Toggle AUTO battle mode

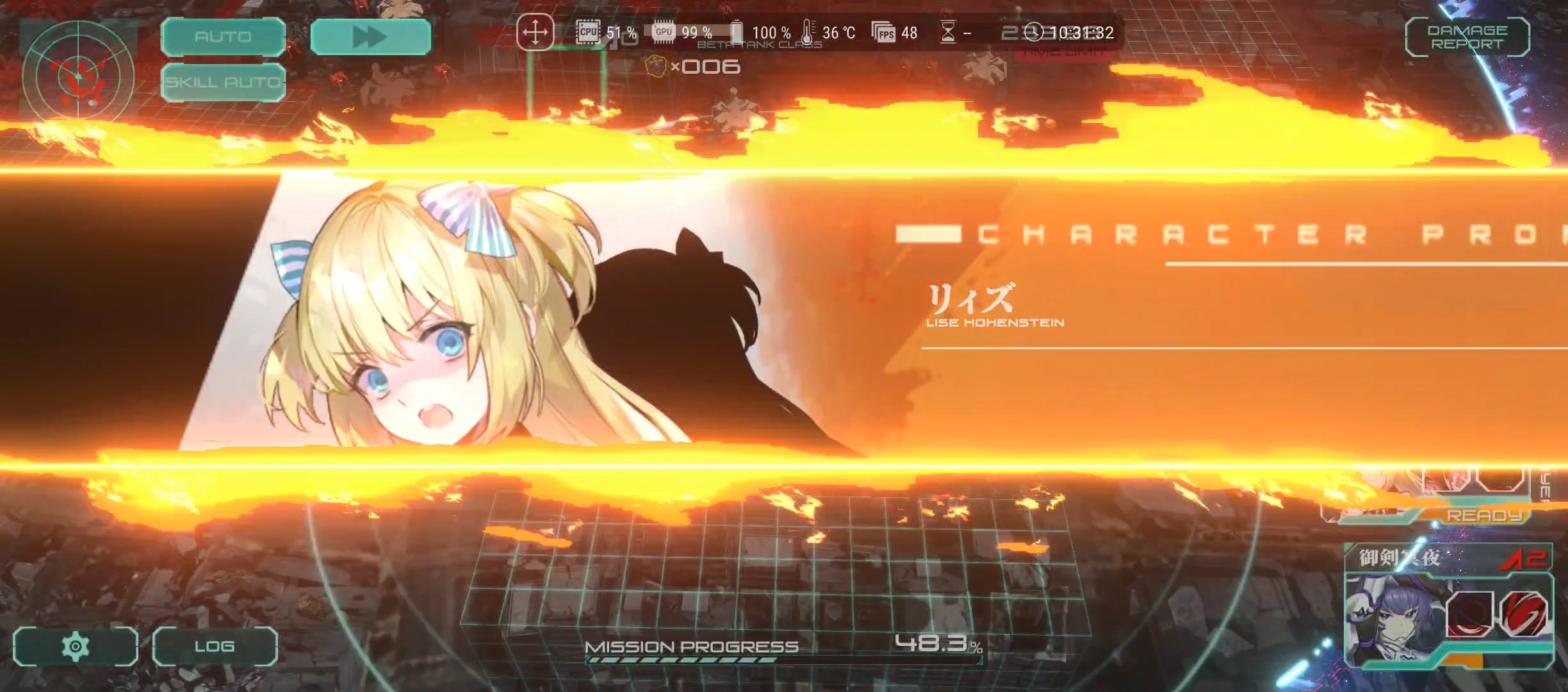coord(223,37)
